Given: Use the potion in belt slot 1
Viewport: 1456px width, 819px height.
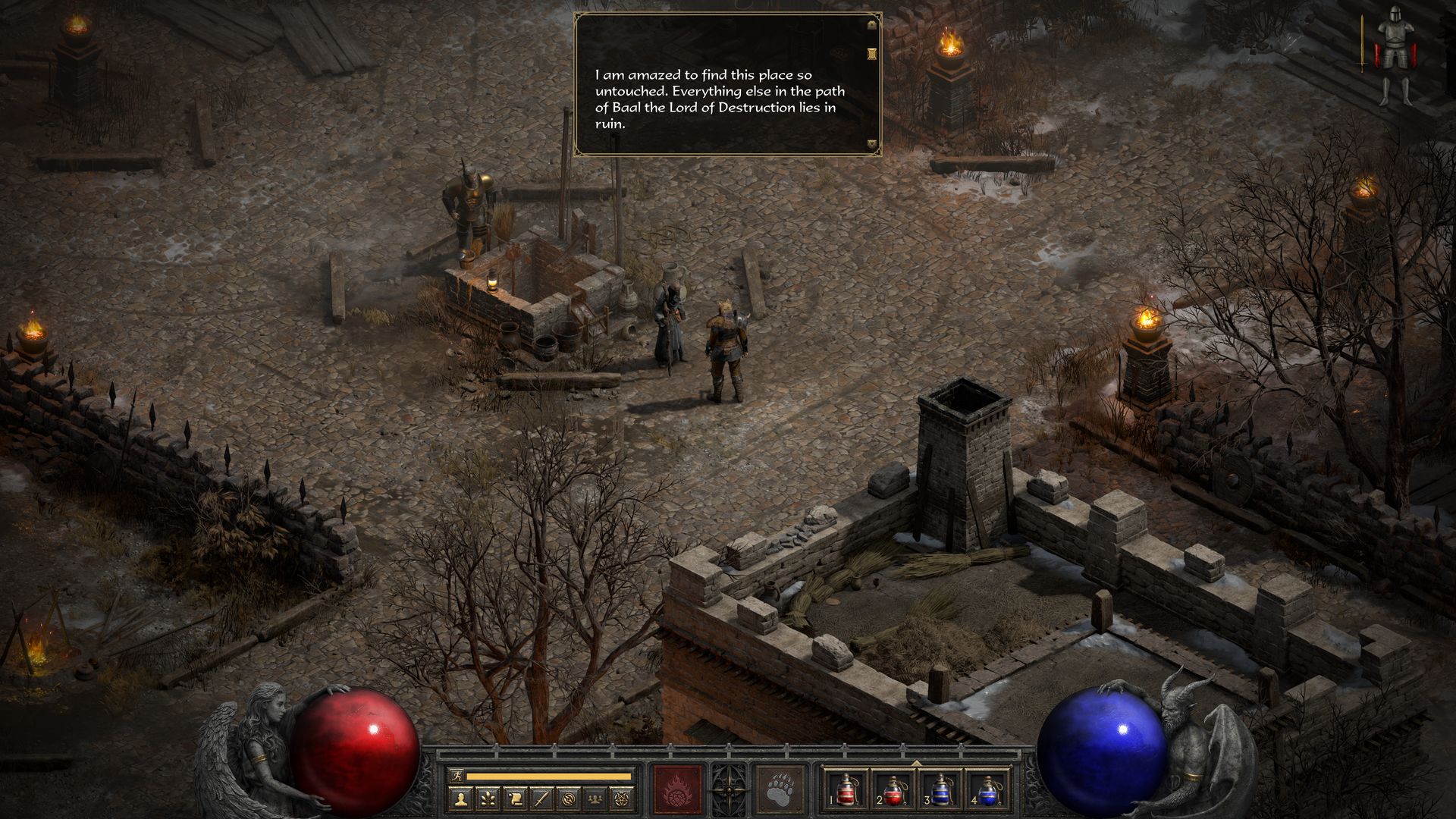Looking at the screenshot, I should click(846, 790).
